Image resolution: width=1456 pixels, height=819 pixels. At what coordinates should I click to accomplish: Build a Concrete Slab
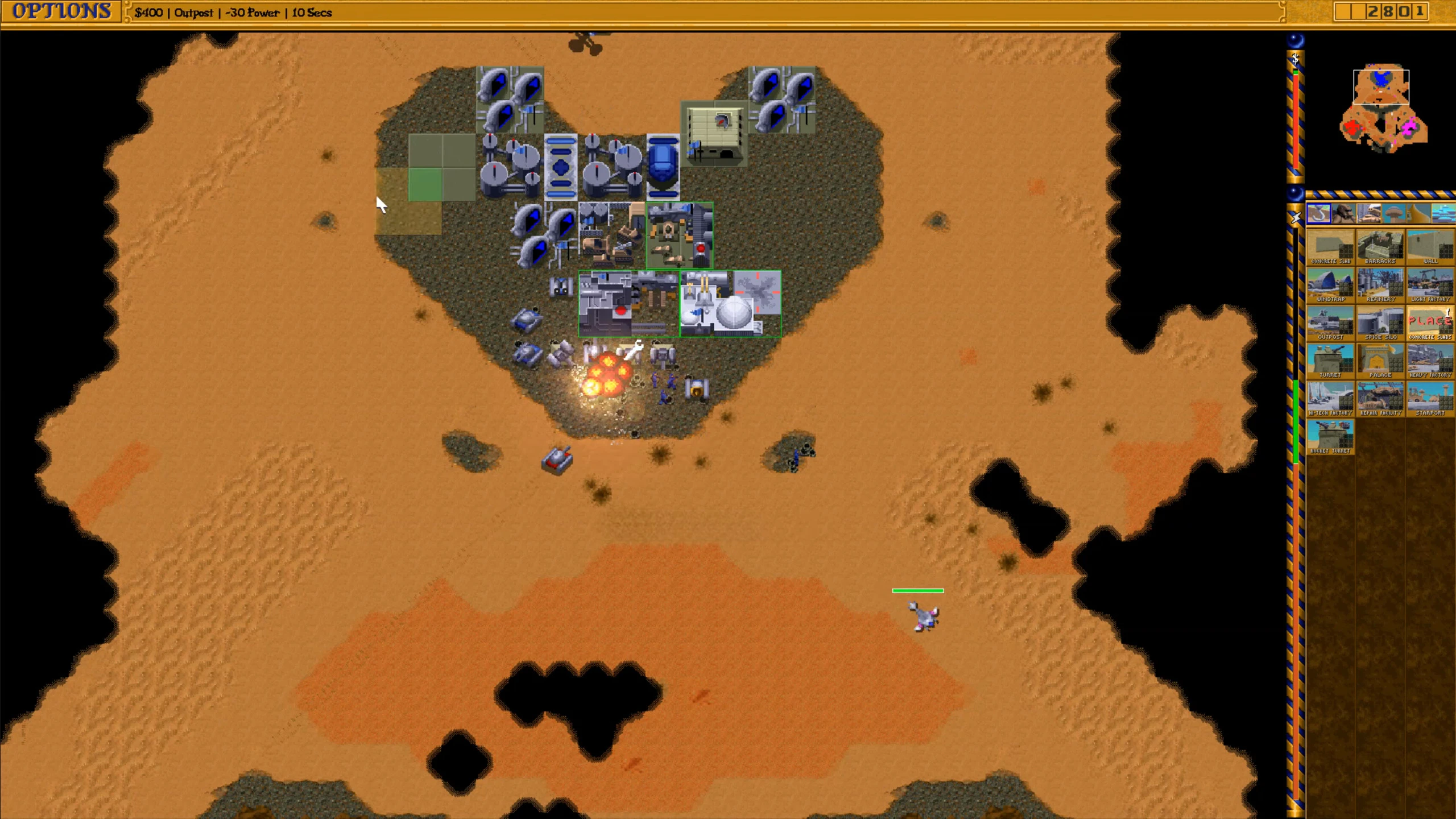[x=1330, y=247]
